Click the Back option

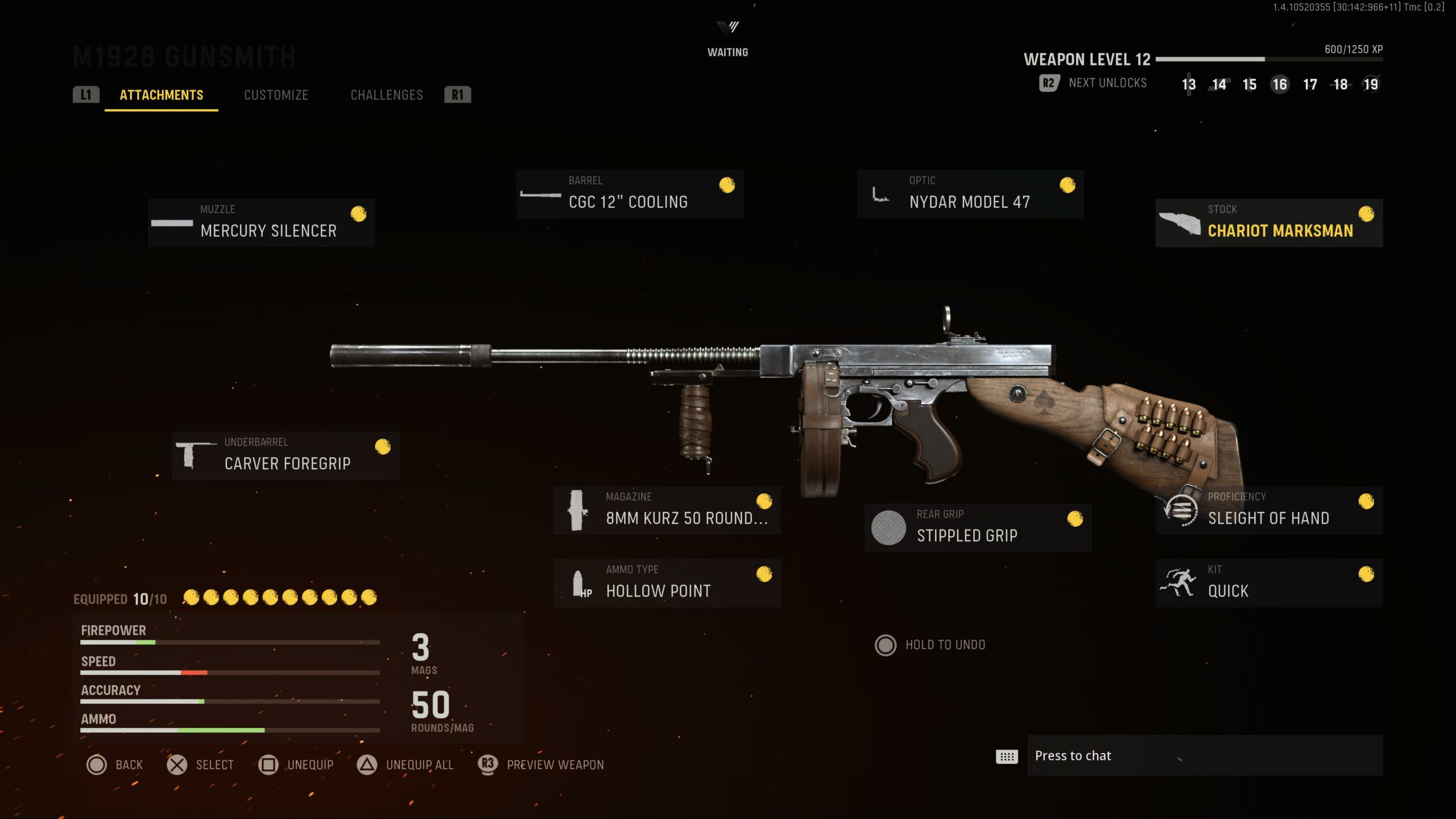[x=115, y=765]
